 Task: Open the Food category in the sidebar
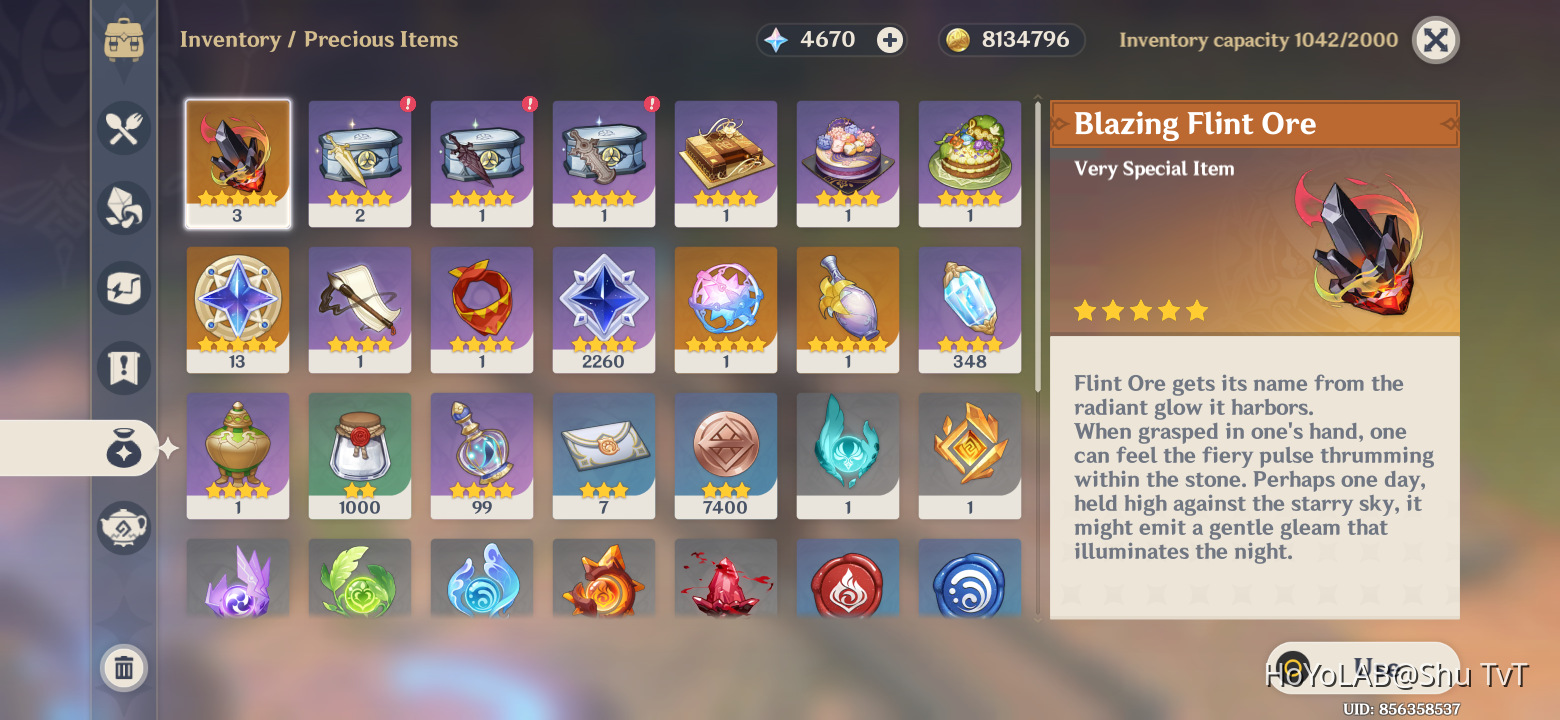(x=124, y=128)
